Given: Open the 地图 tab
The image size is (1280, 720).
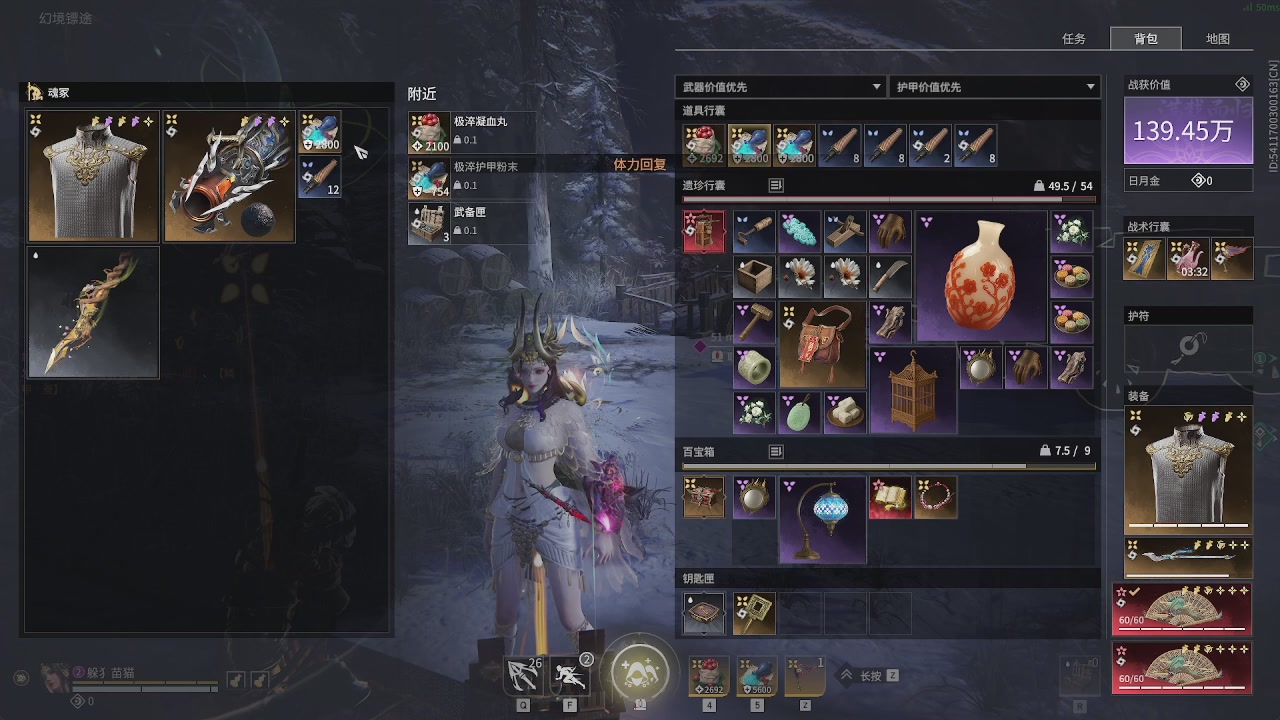Looking at the screenshot, I should click(1217, 39).
